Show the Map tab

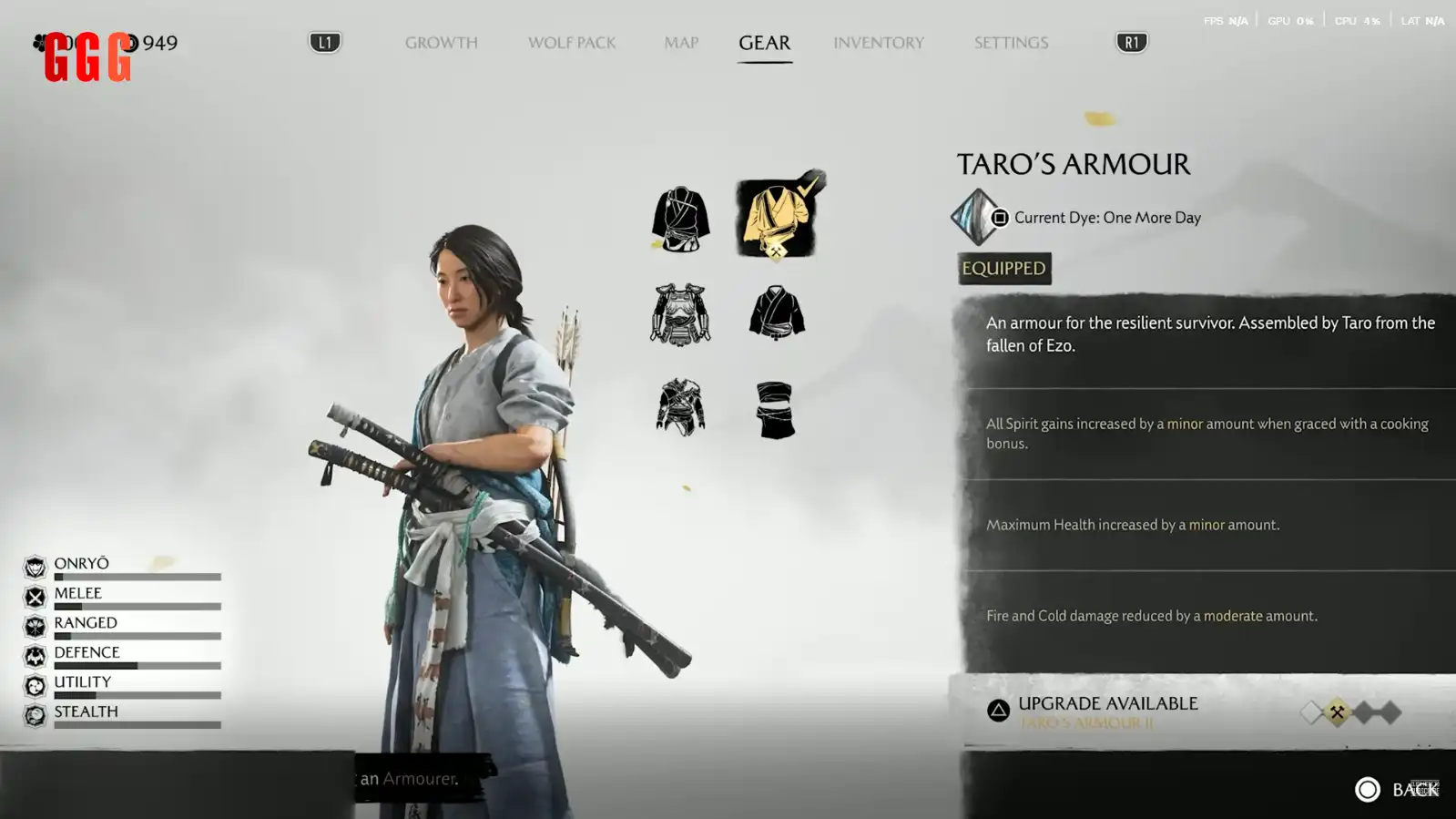[681, 43]
